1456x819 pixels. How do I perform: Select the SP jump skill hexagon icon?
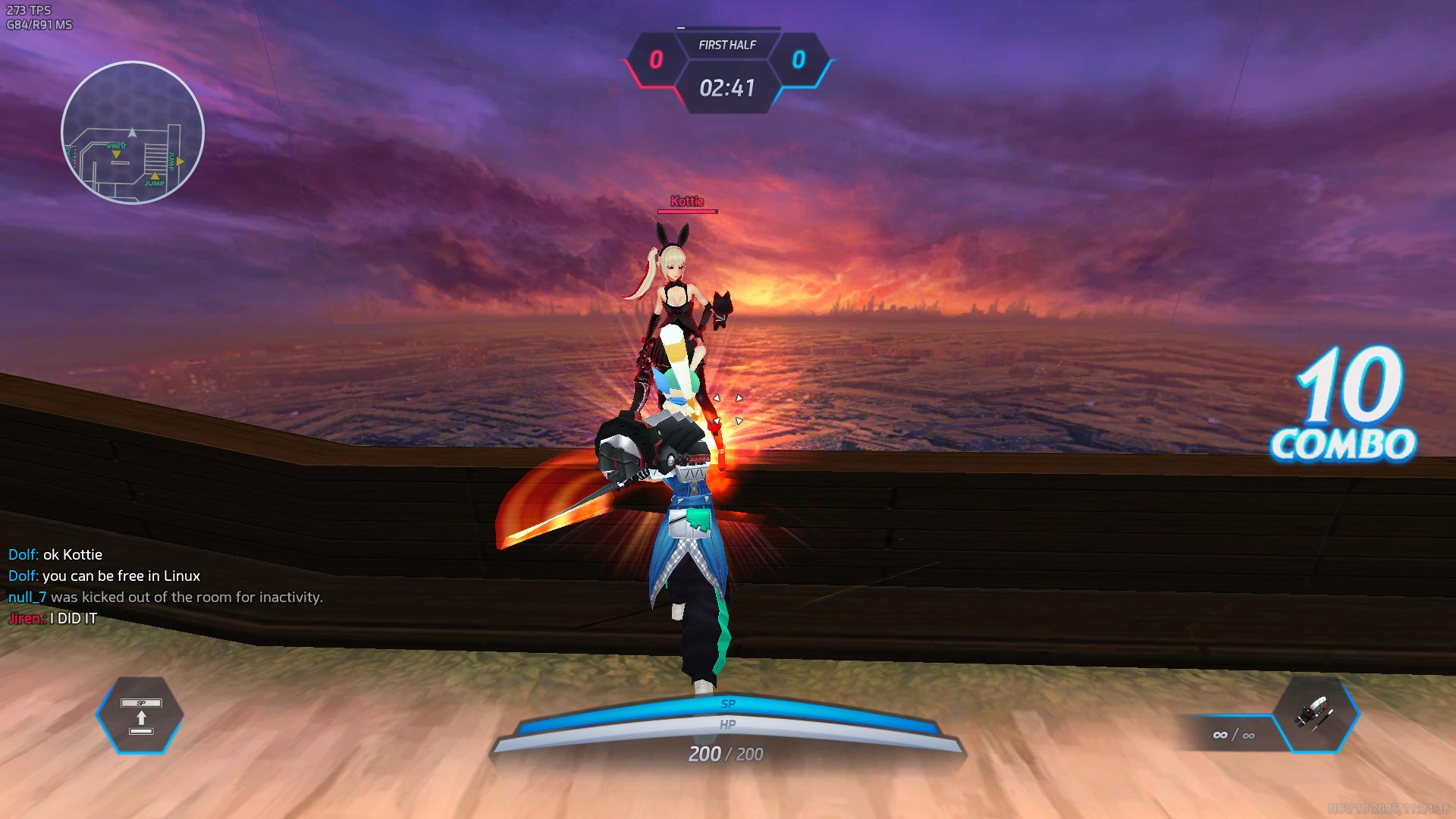140,715
